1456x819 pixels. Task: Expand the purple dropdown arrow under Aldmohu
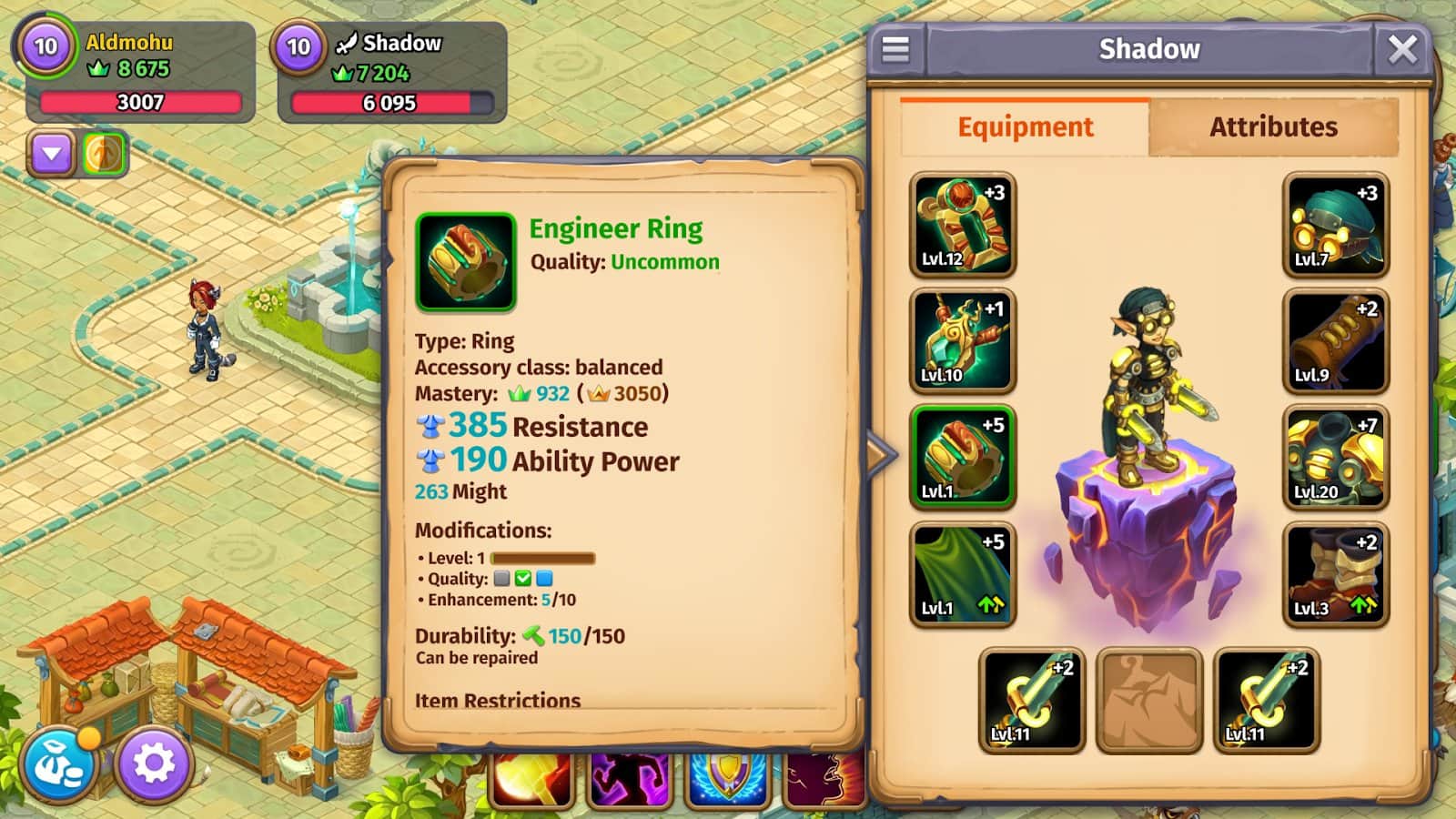52,155
